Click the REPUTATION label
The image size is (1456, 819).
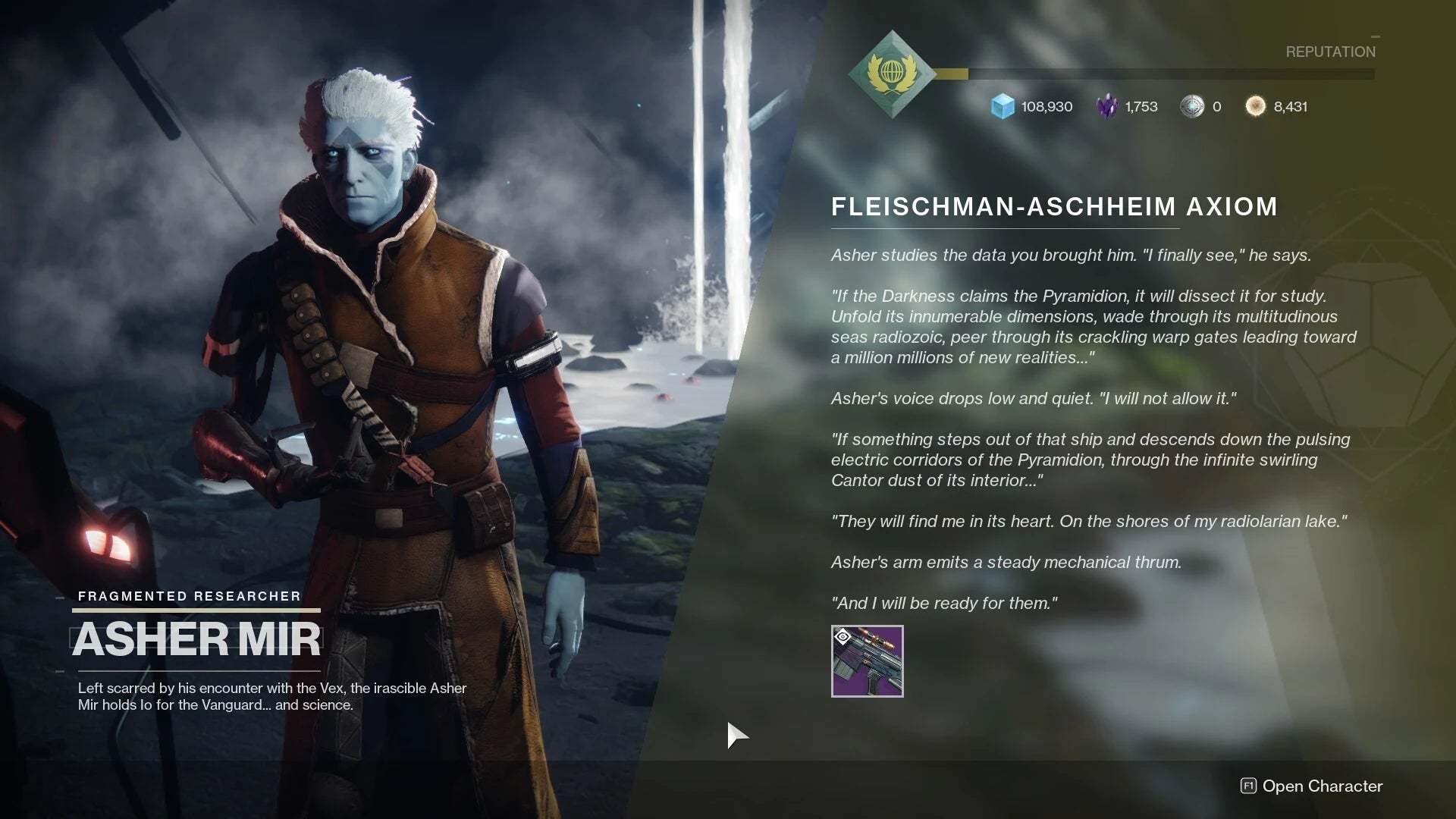click(1330, 52)
